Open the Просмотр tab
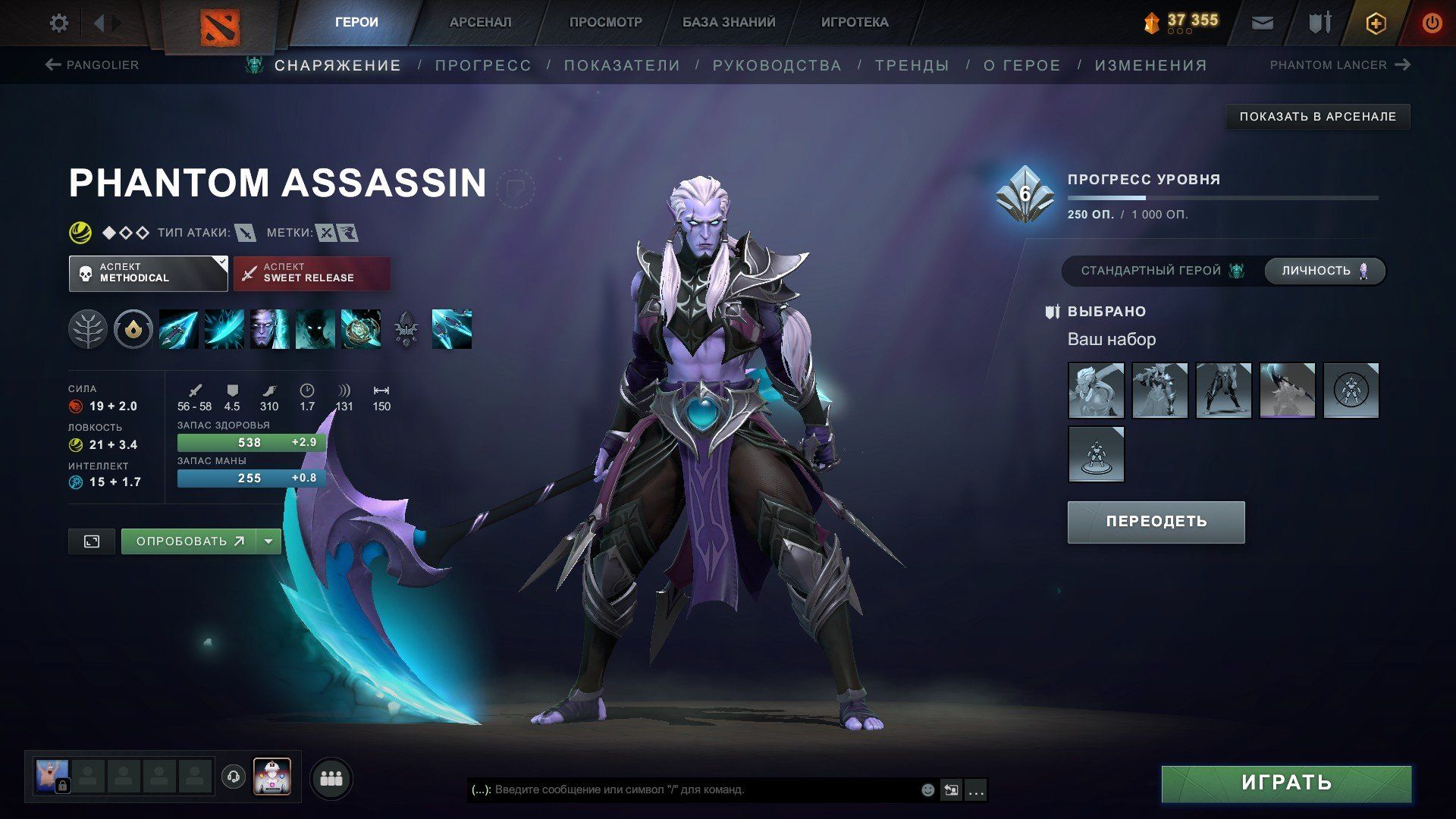 (x=605, y=23)
